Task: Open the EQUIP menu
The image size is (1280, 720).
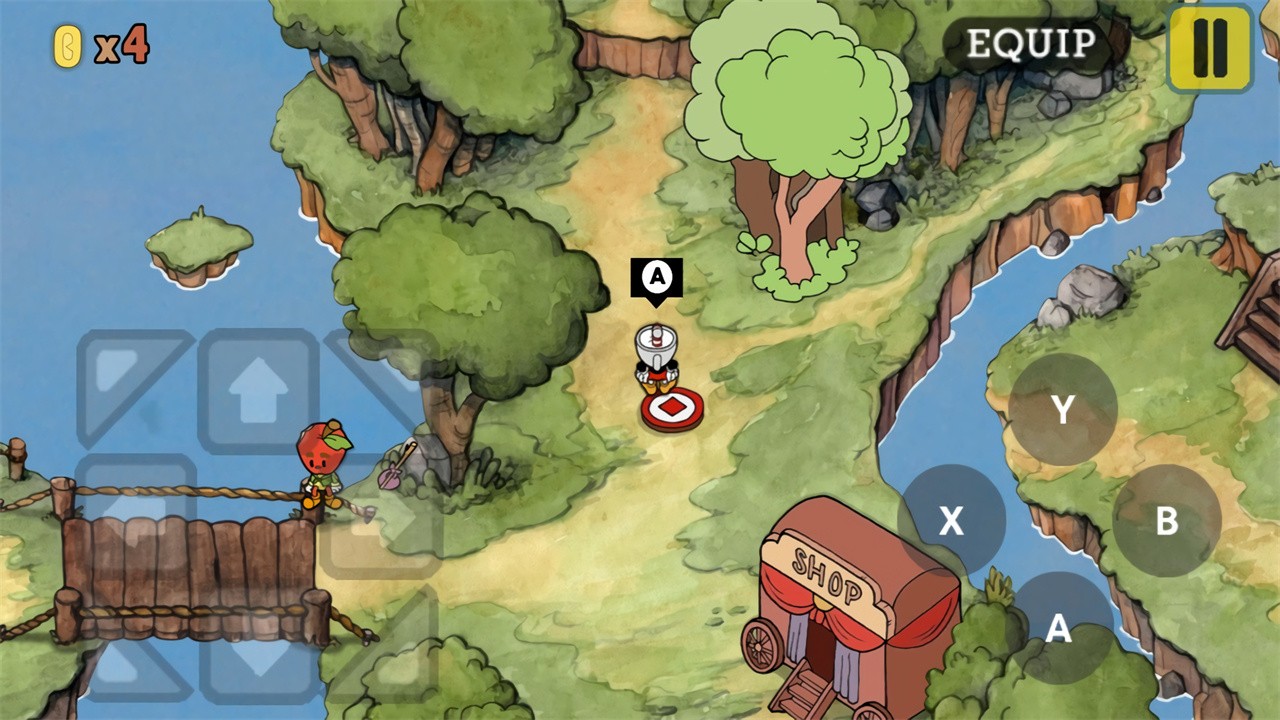Action: tap(1031, 44)
